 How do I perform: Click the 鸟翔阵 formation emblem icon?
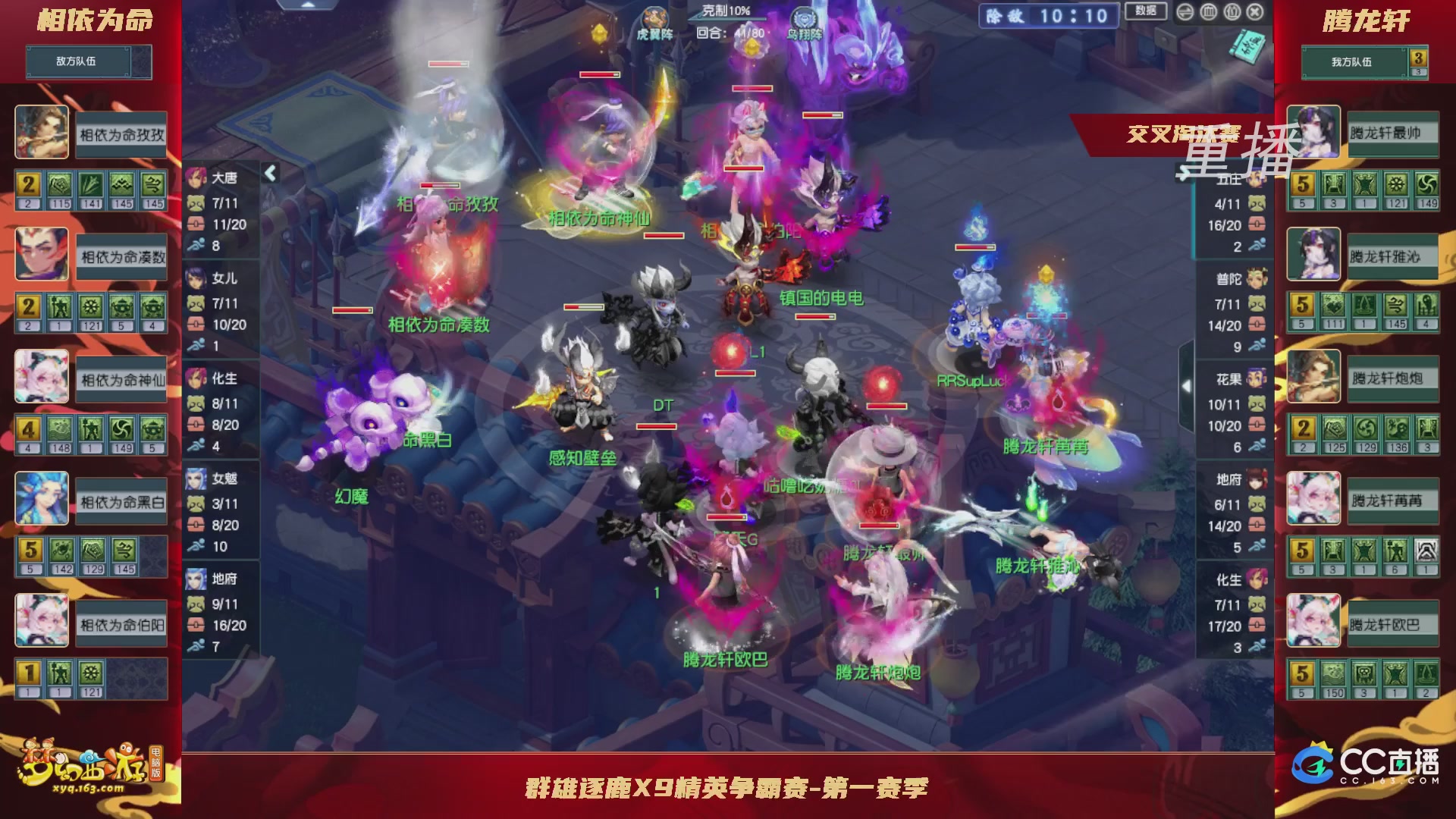[x=804, y=17]
